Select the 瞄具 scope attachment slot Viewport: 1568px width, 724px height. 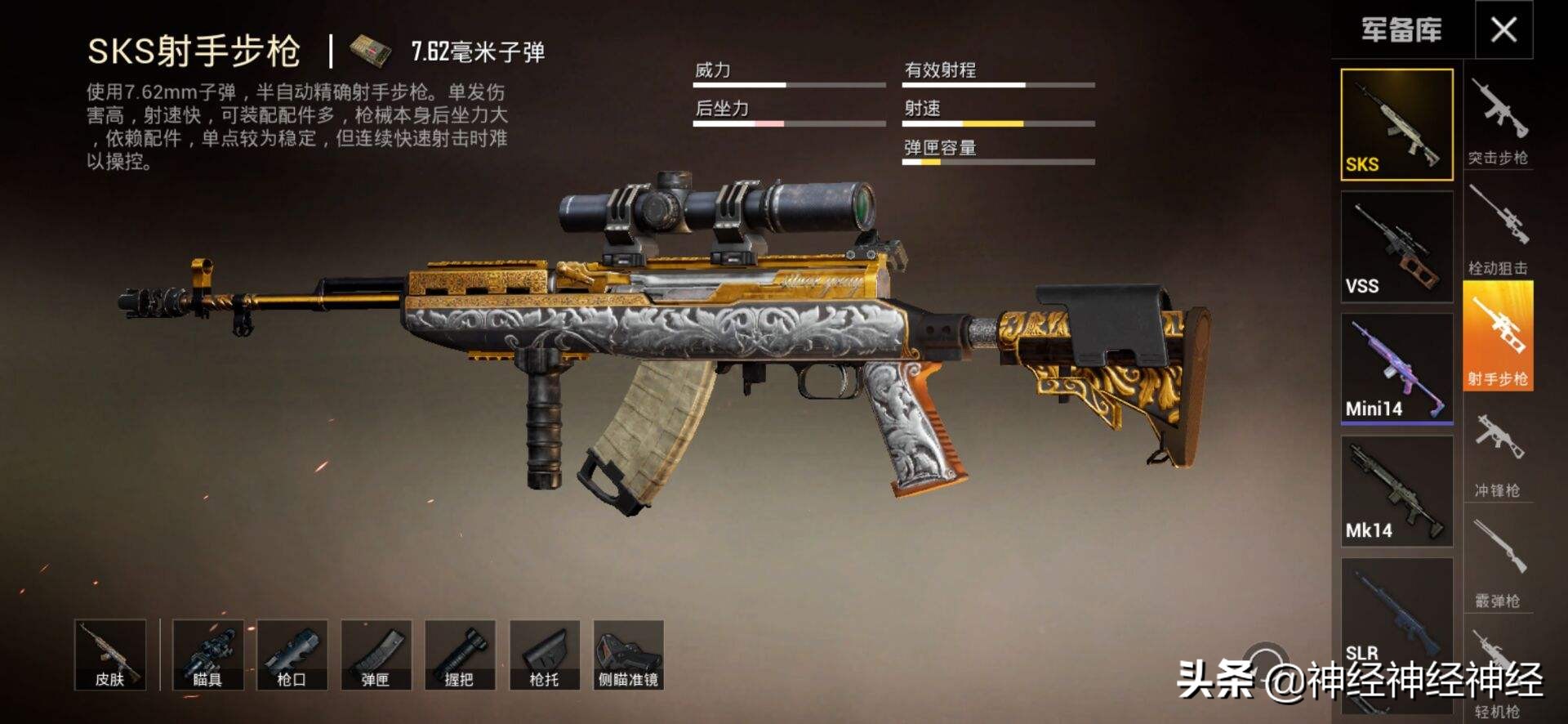point(207,655)
